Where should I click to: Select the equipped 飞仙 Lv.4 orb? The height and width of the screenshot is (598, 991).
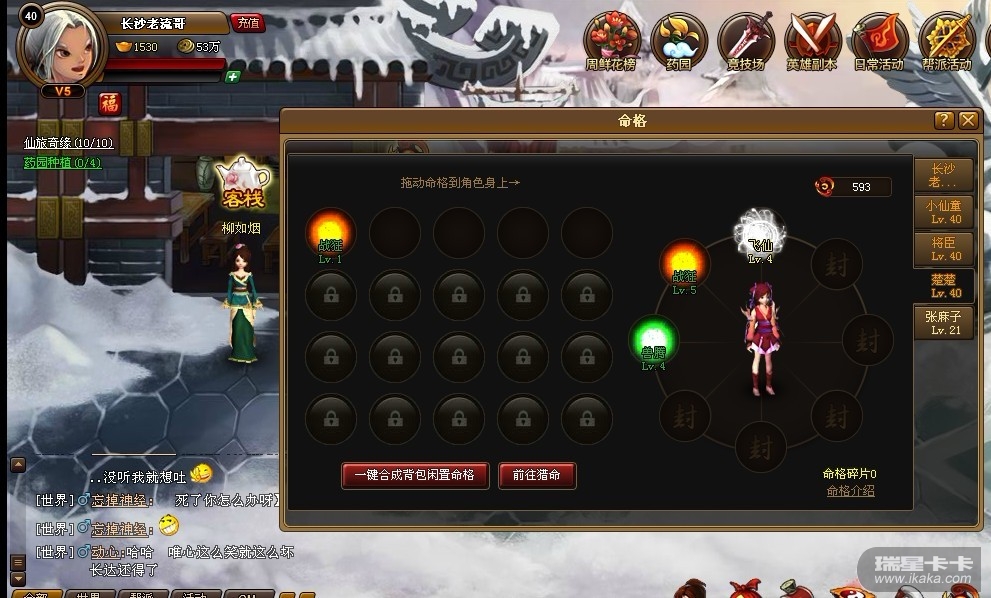tap(760, 231)
